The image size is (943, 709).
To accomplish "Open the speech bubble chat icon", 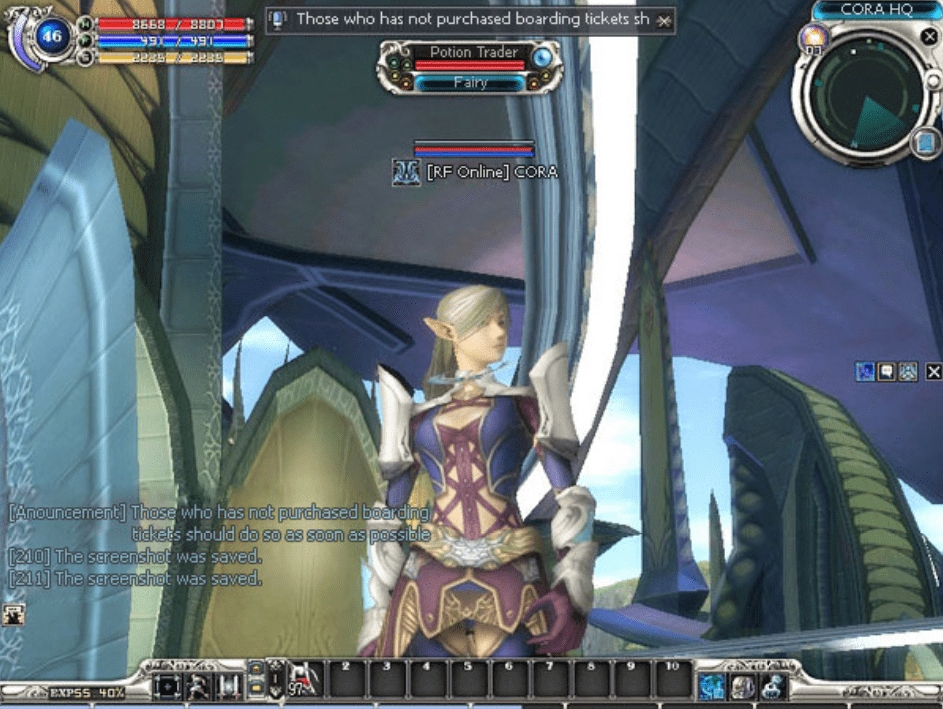I will pos(886,372).
